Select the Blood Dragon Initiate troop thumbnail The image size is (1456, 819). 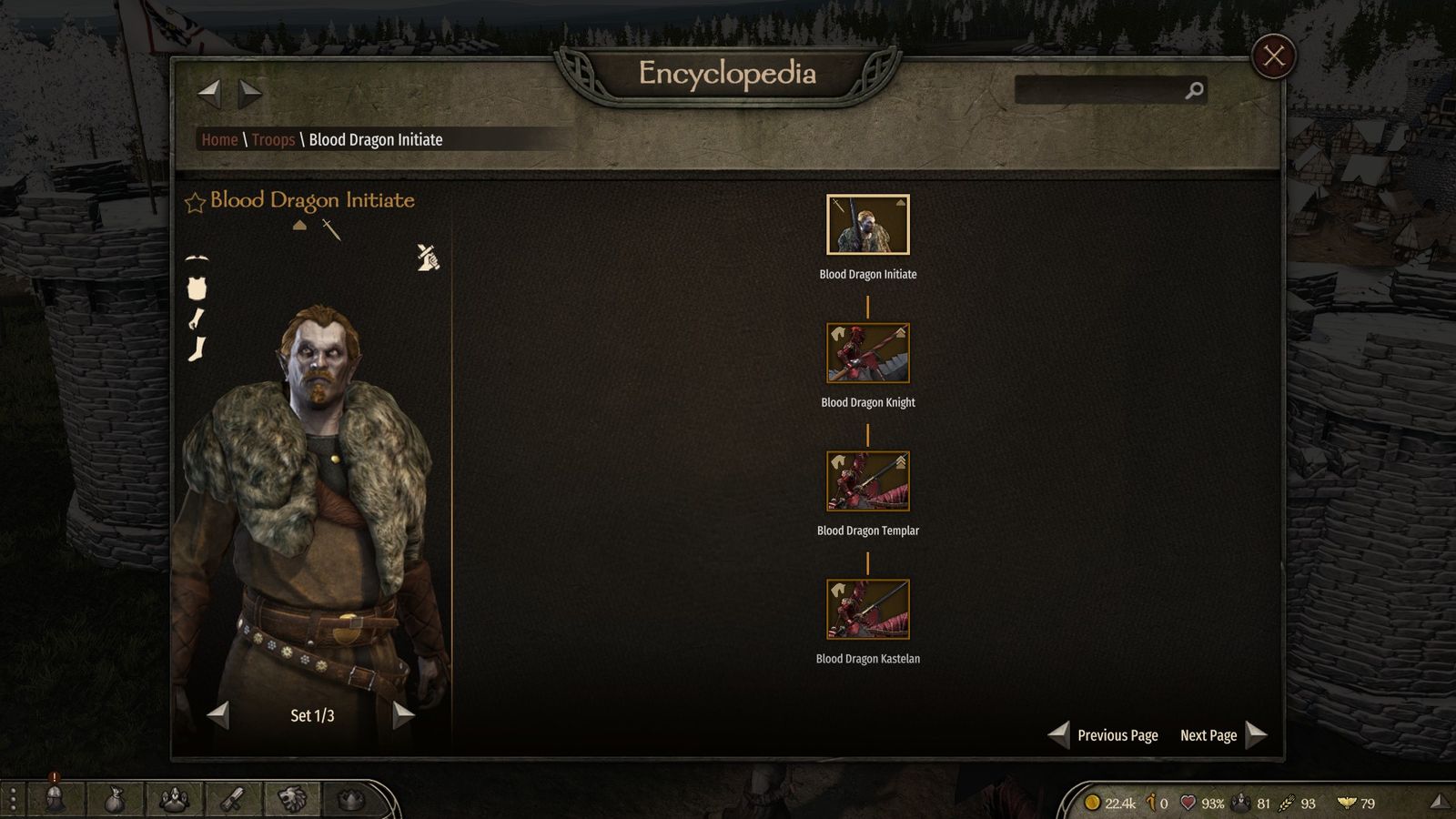867,225
